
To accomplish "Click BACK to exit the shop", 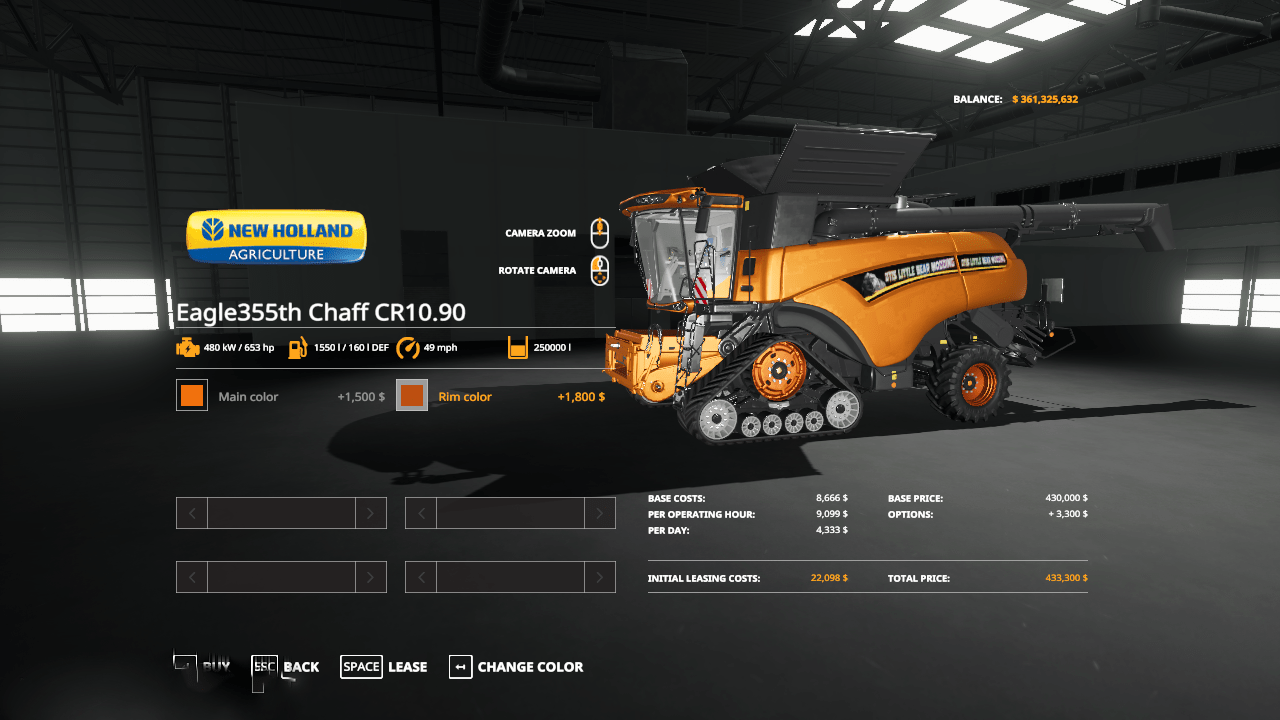I will (300, 666).
